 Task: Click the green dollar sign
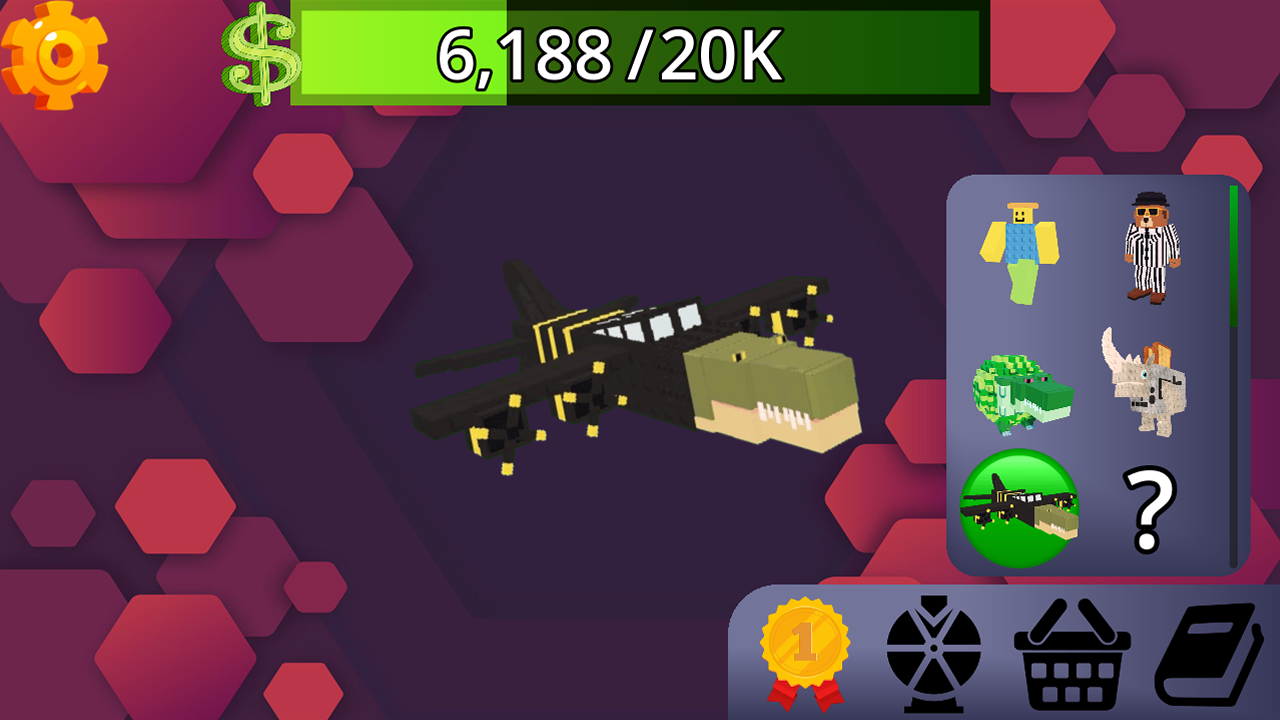[x=259, y=55]
